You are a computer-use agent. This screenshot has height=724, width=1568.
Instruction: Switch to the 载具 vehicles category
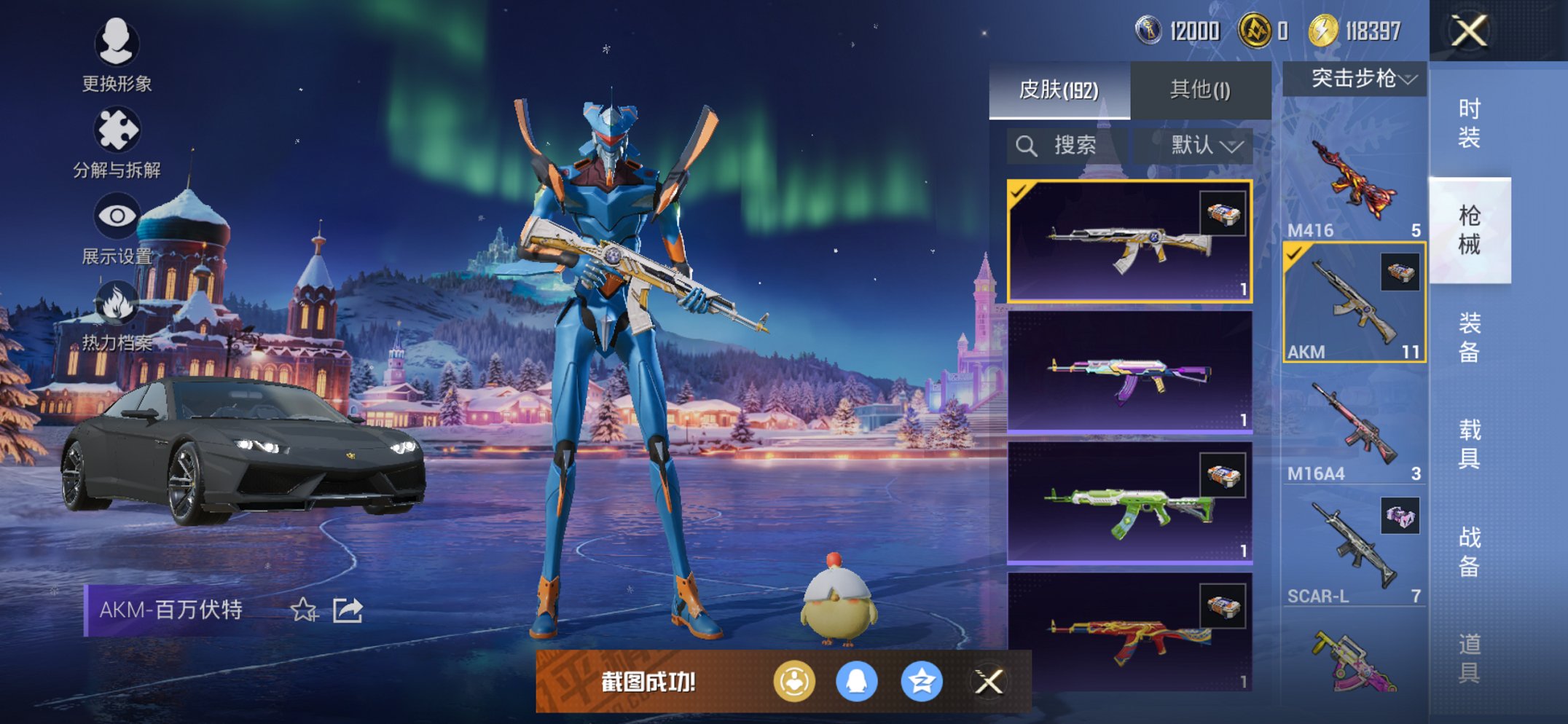(1469, 444)
